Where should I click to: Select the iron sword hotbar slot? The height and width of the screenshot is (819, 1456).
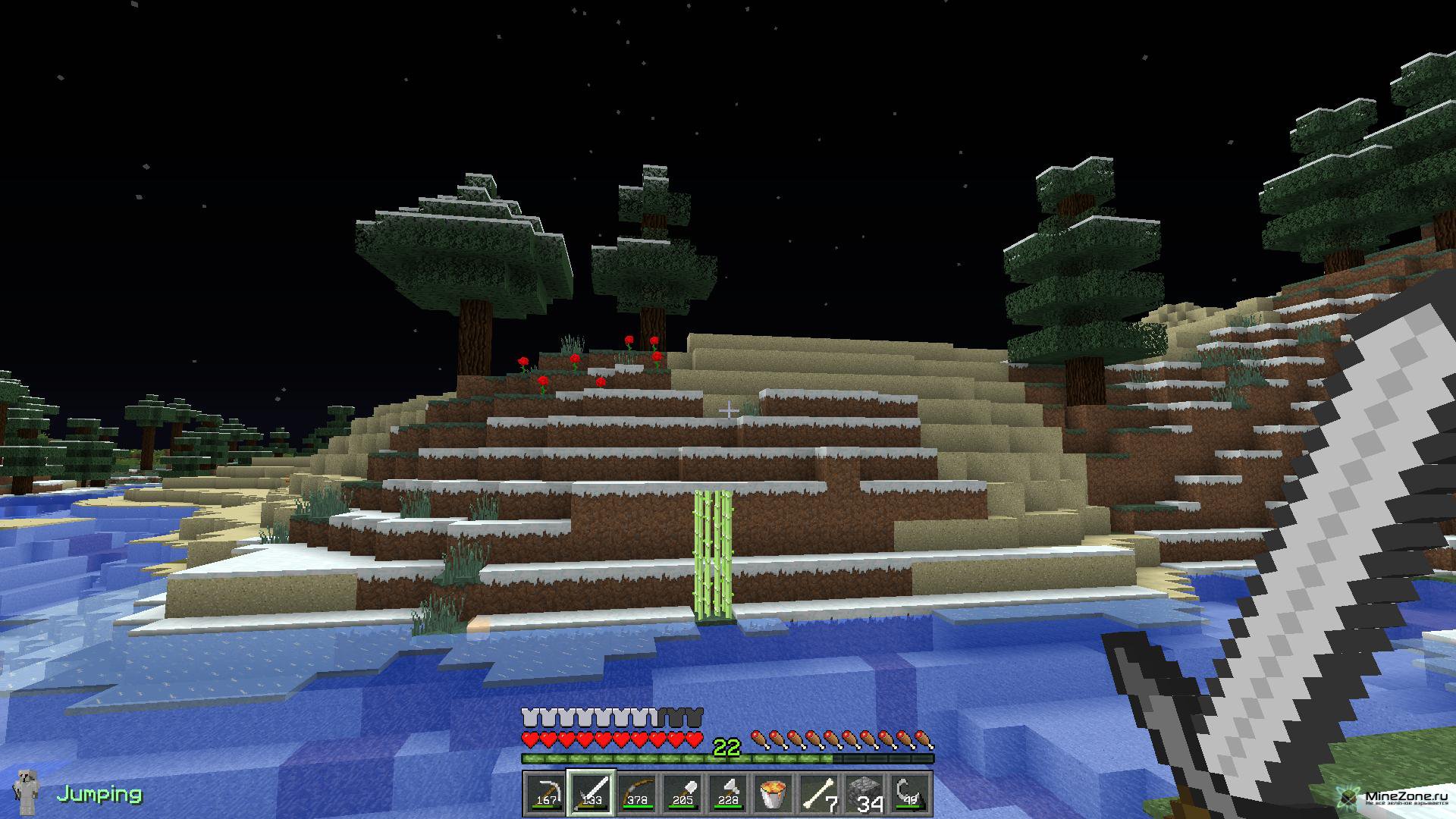[x=591, y=793]
